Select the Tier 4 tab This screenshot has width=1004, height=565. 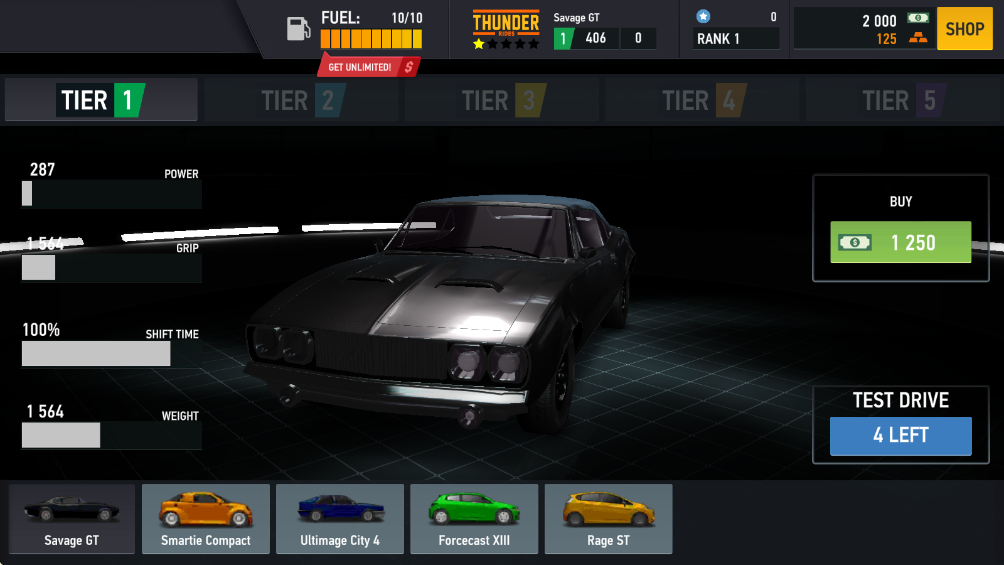click(703, 100)
